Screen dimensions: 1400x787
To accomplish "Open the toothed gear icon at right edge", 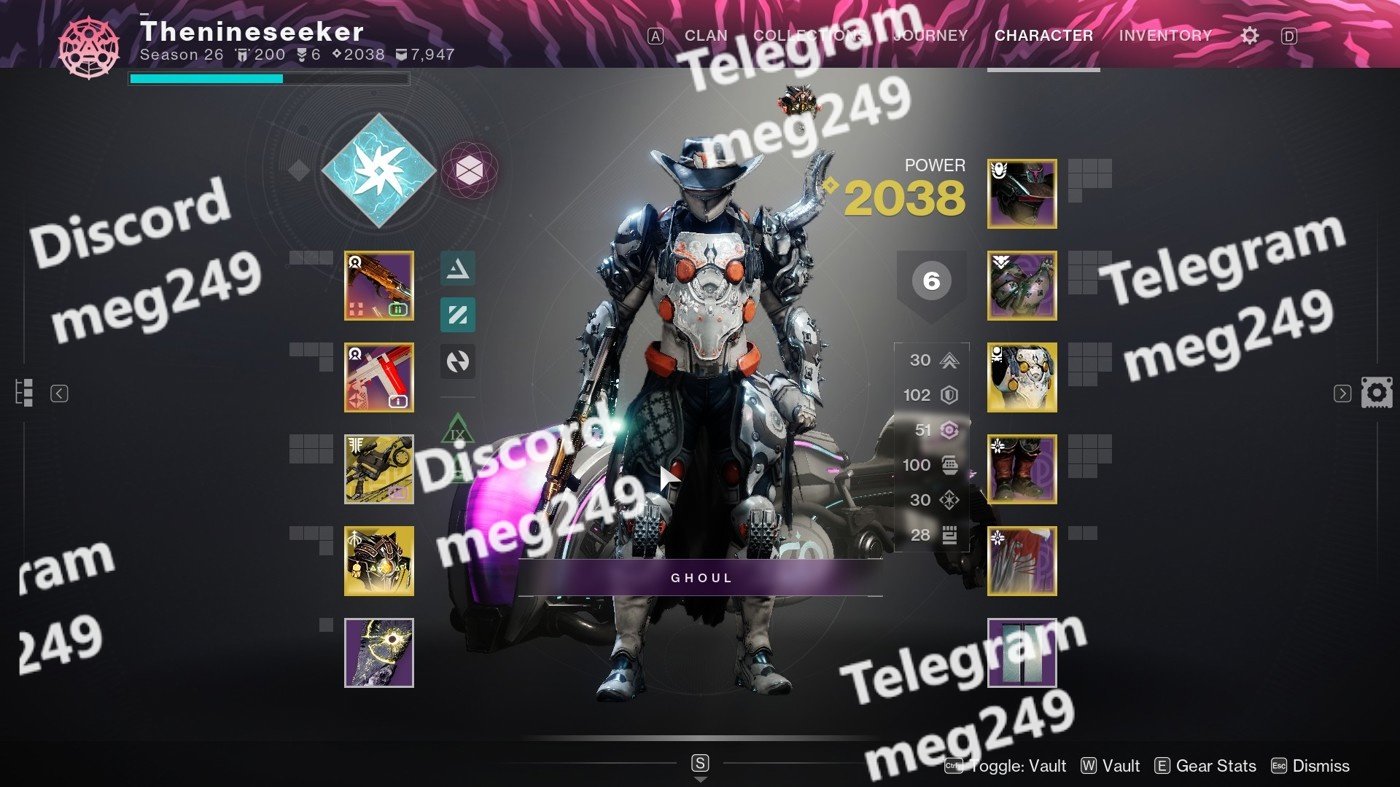I will pyautogui.click(x=1376, y=392).
